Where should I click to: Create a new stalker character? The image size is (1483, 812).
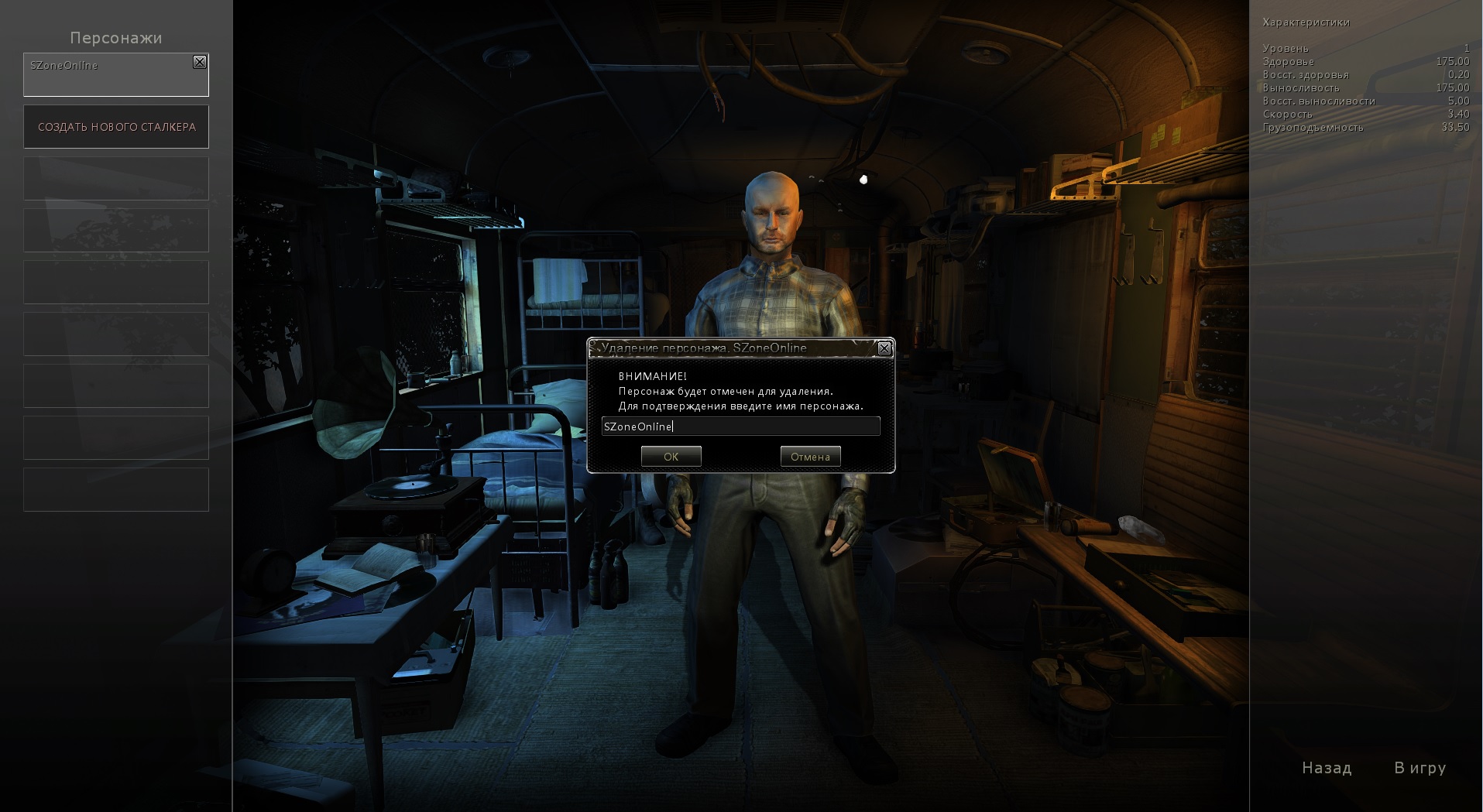(x=116, y=127)
